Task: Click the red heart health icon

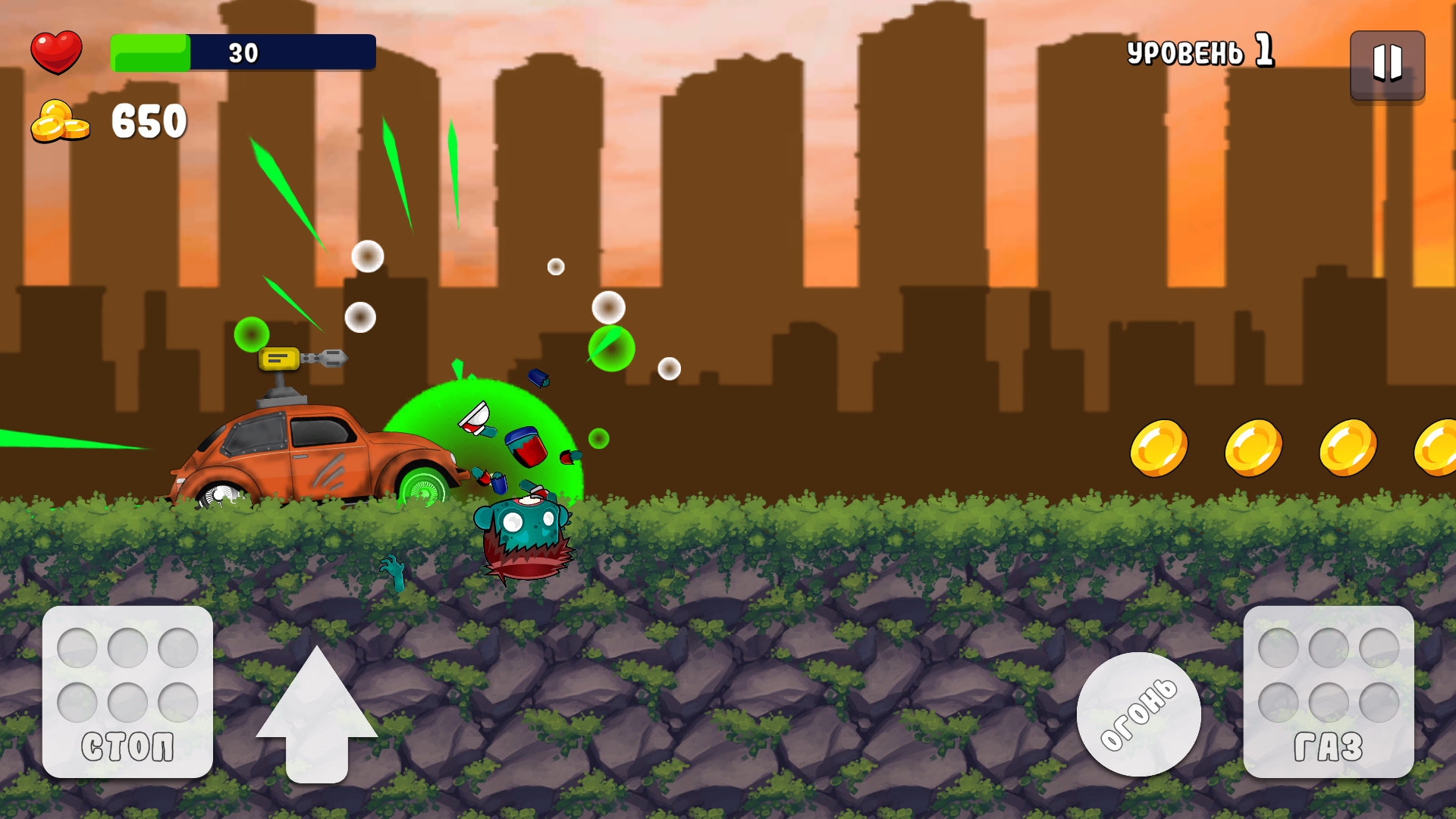Action: coord(57,51)
